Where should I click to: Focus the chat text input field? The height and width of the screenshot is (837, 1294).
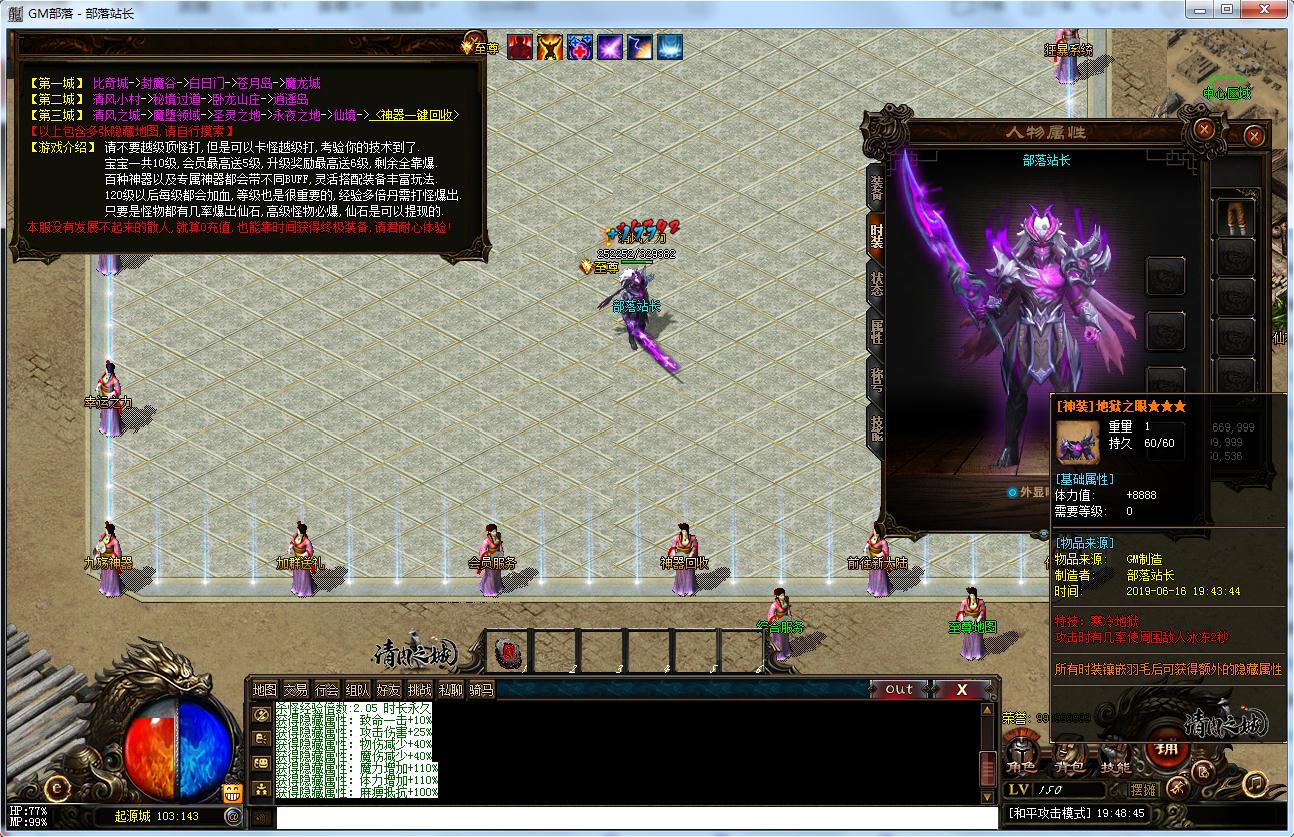point(620,817)
